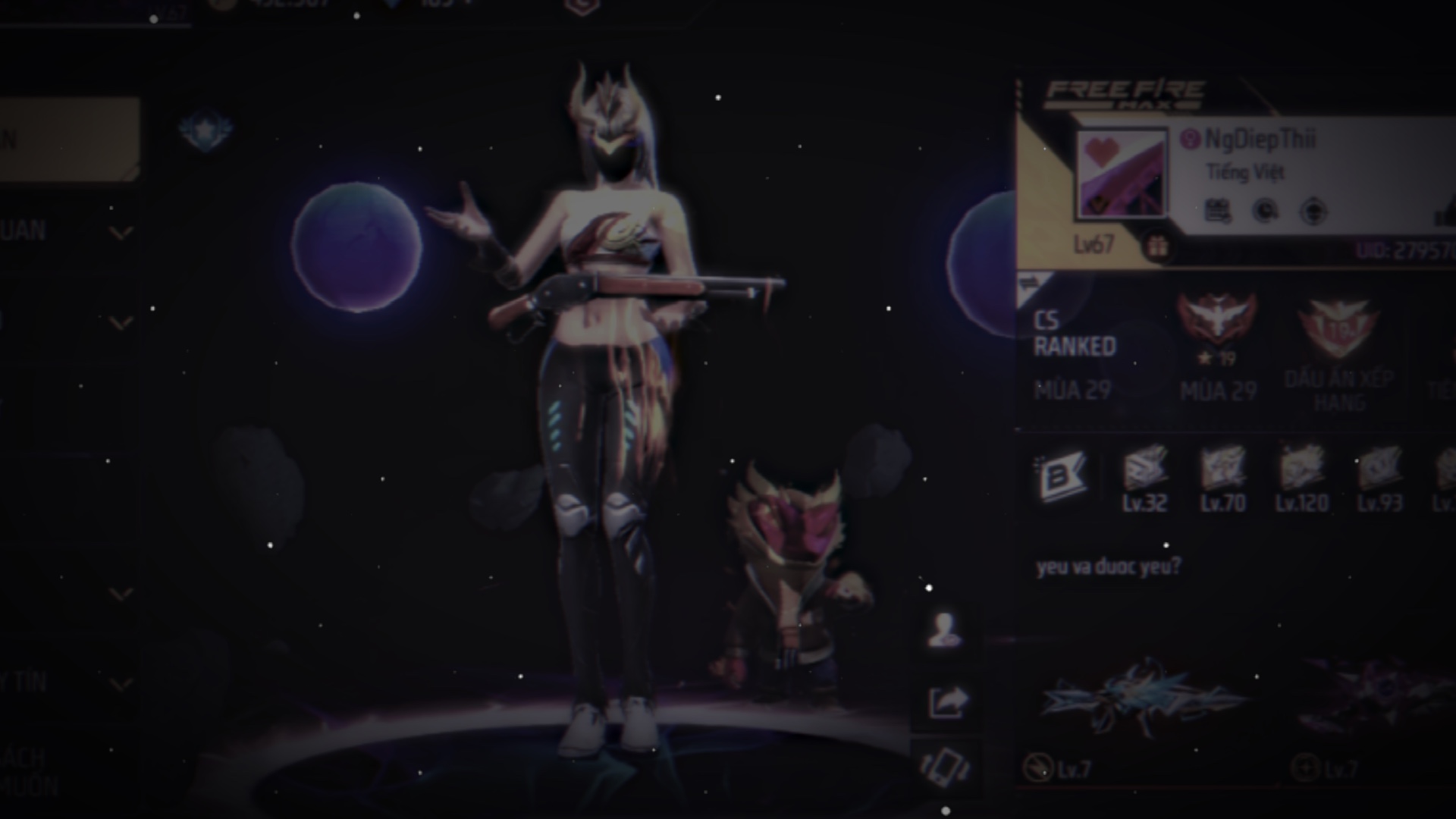Image resolution: width=1456 pixels, height=819 pixels.
Task: Open the Dấu Ấn Xếp Hạng emblem
Action: [x=1338, y=328]
